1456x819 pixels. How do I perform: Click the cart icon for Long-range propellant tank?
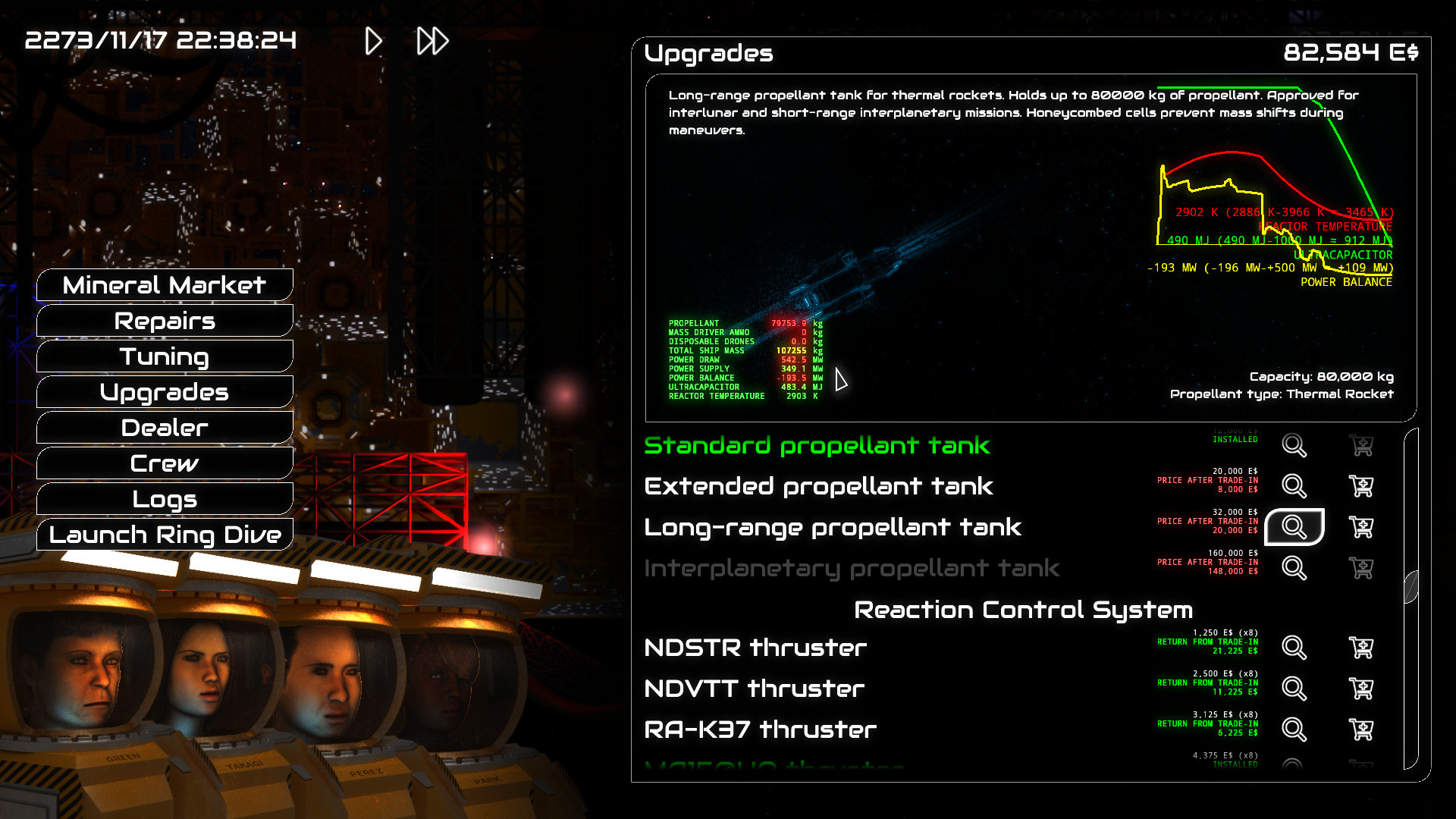pos(1361,527)
